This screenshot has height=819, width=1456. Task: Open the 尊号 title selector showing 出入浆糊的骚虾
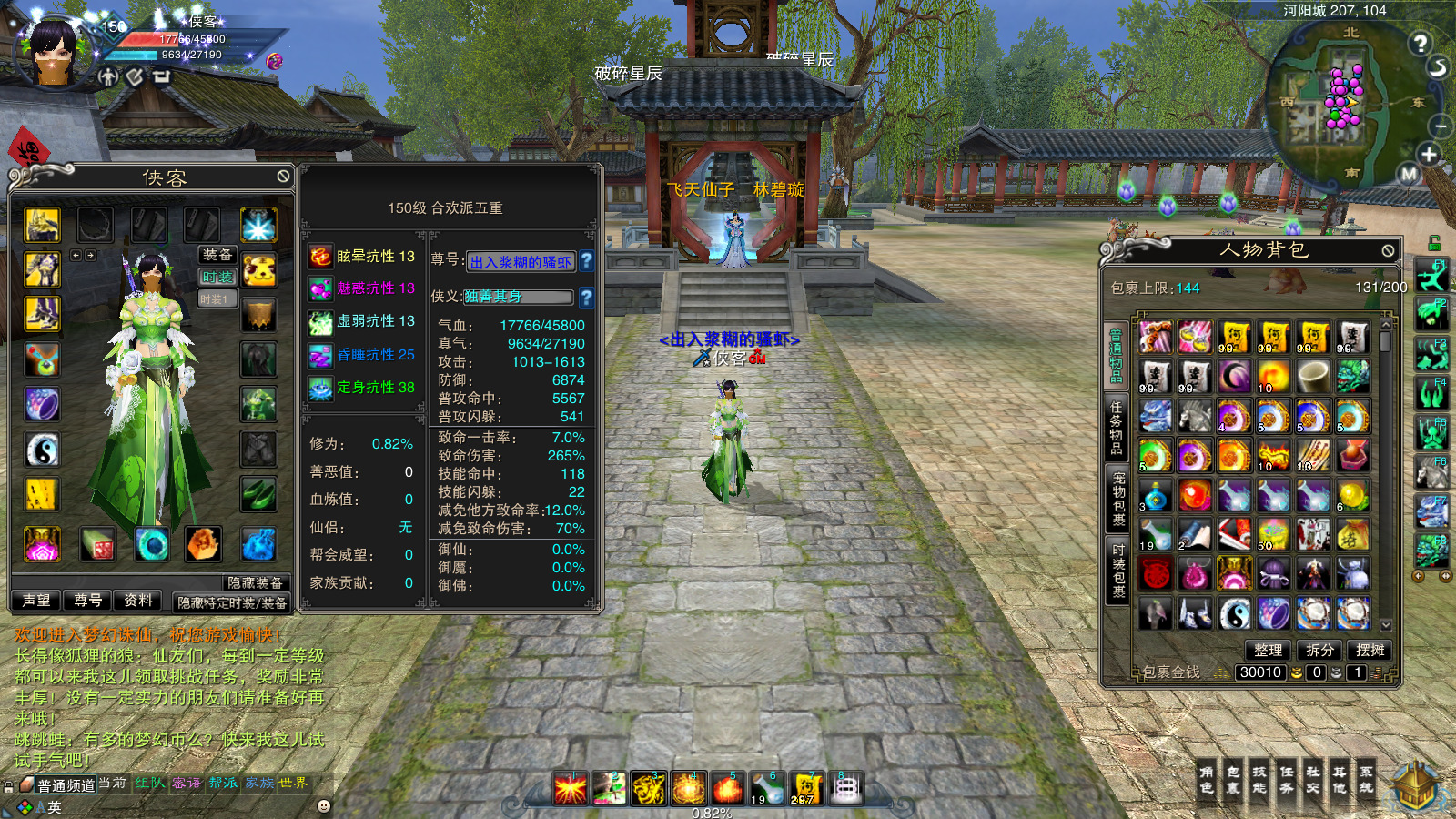[521, 261]
